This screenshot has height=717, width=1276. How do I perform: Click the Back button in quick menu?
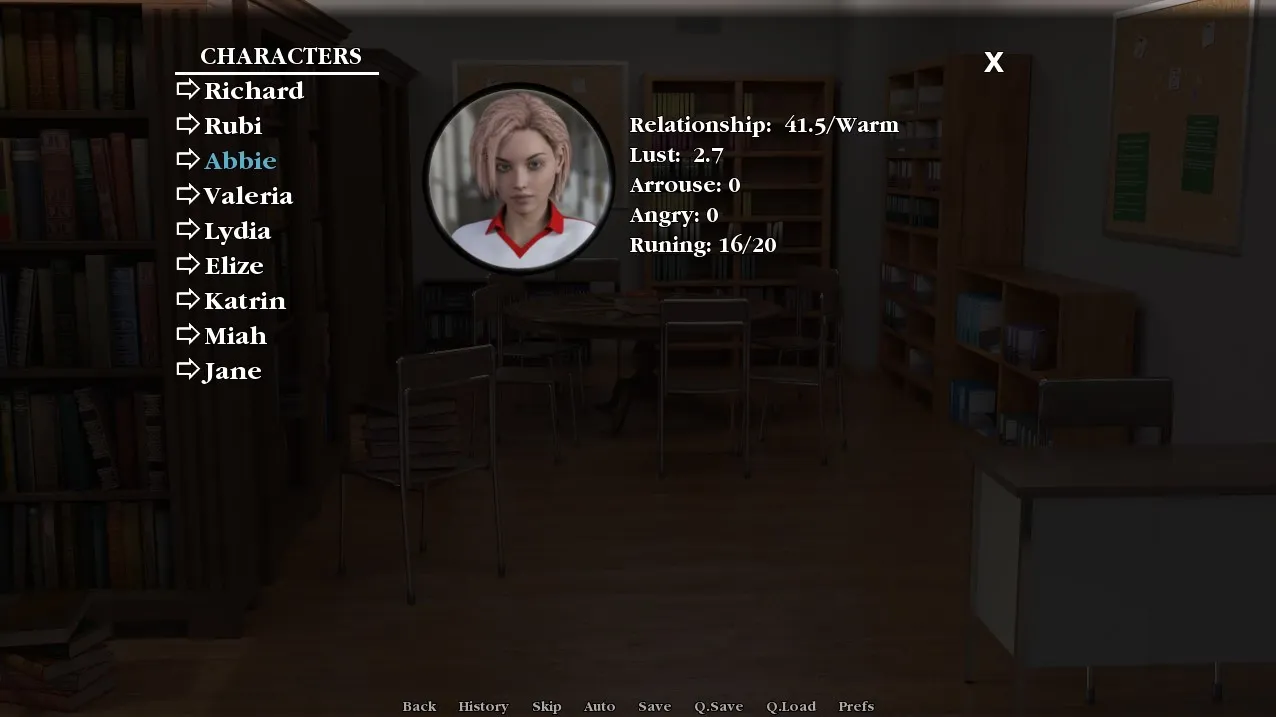point(419,706)
